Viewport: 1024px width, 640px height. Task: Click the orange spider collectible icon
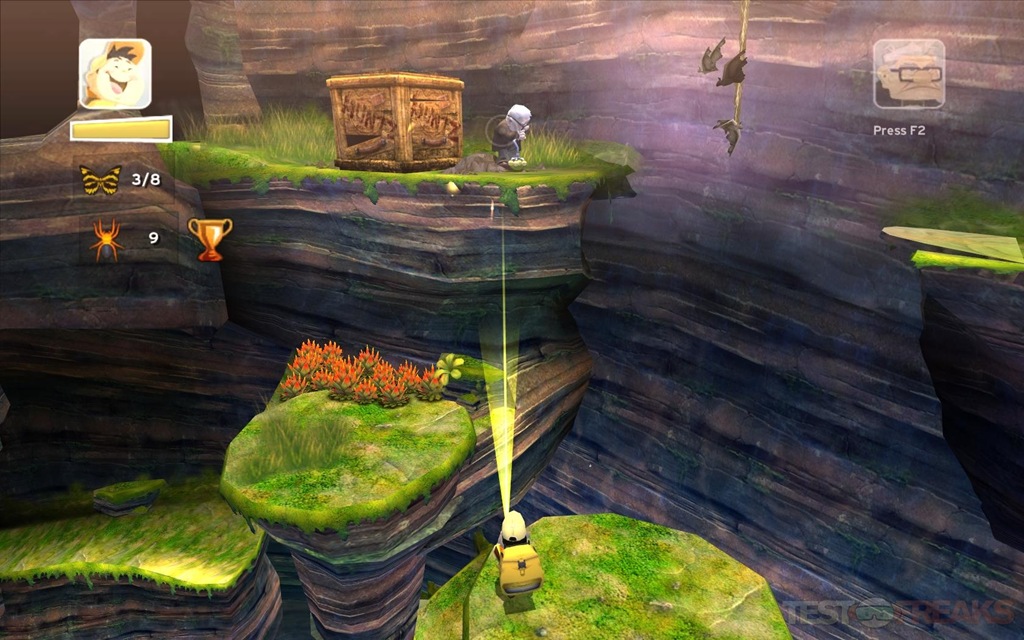107,240
